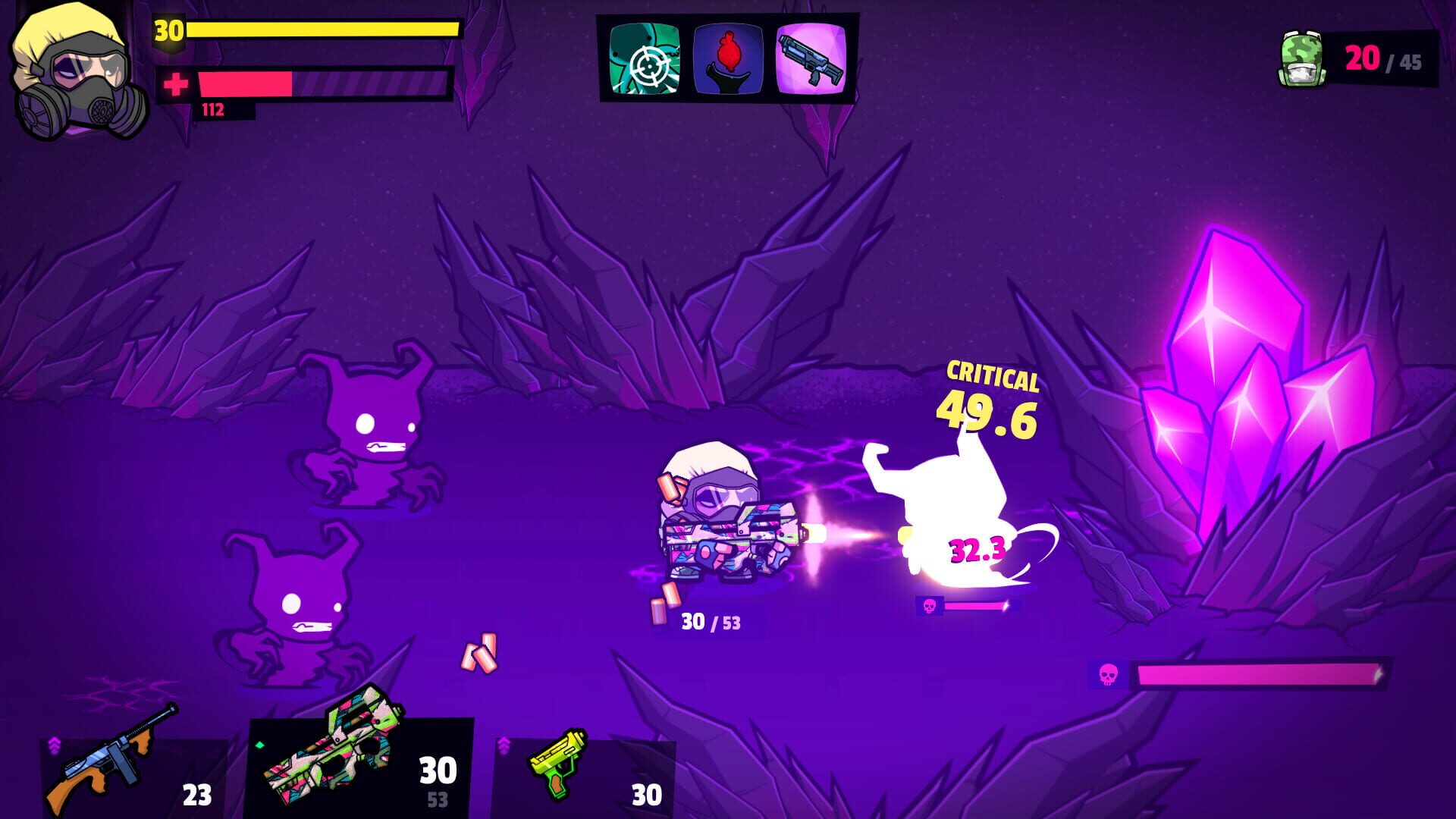
Task: Click the red plus health icon
Action: click(x=176, y=83)
